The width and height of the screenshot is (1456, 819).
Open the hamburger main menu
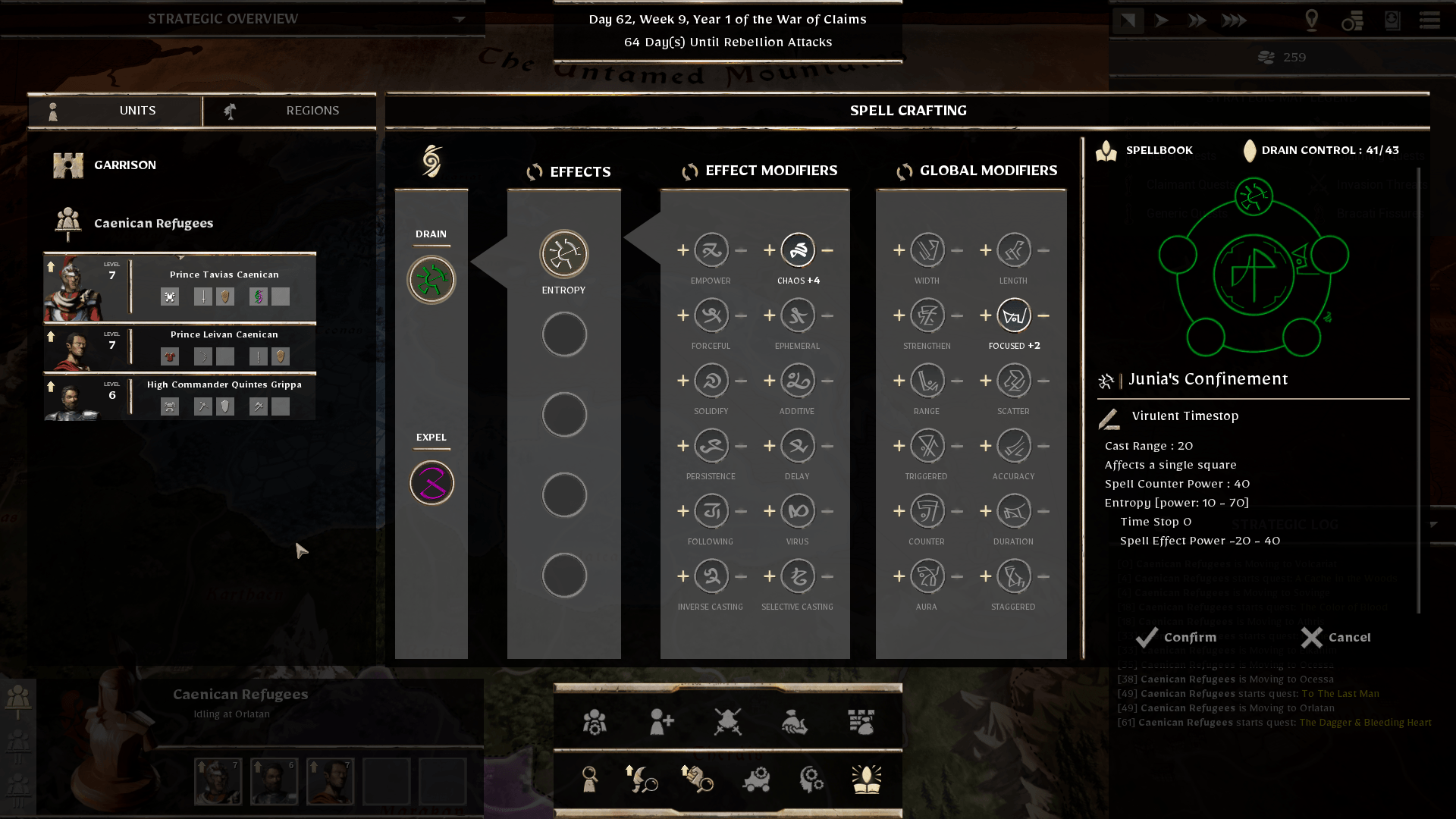tap(1429, 20)
